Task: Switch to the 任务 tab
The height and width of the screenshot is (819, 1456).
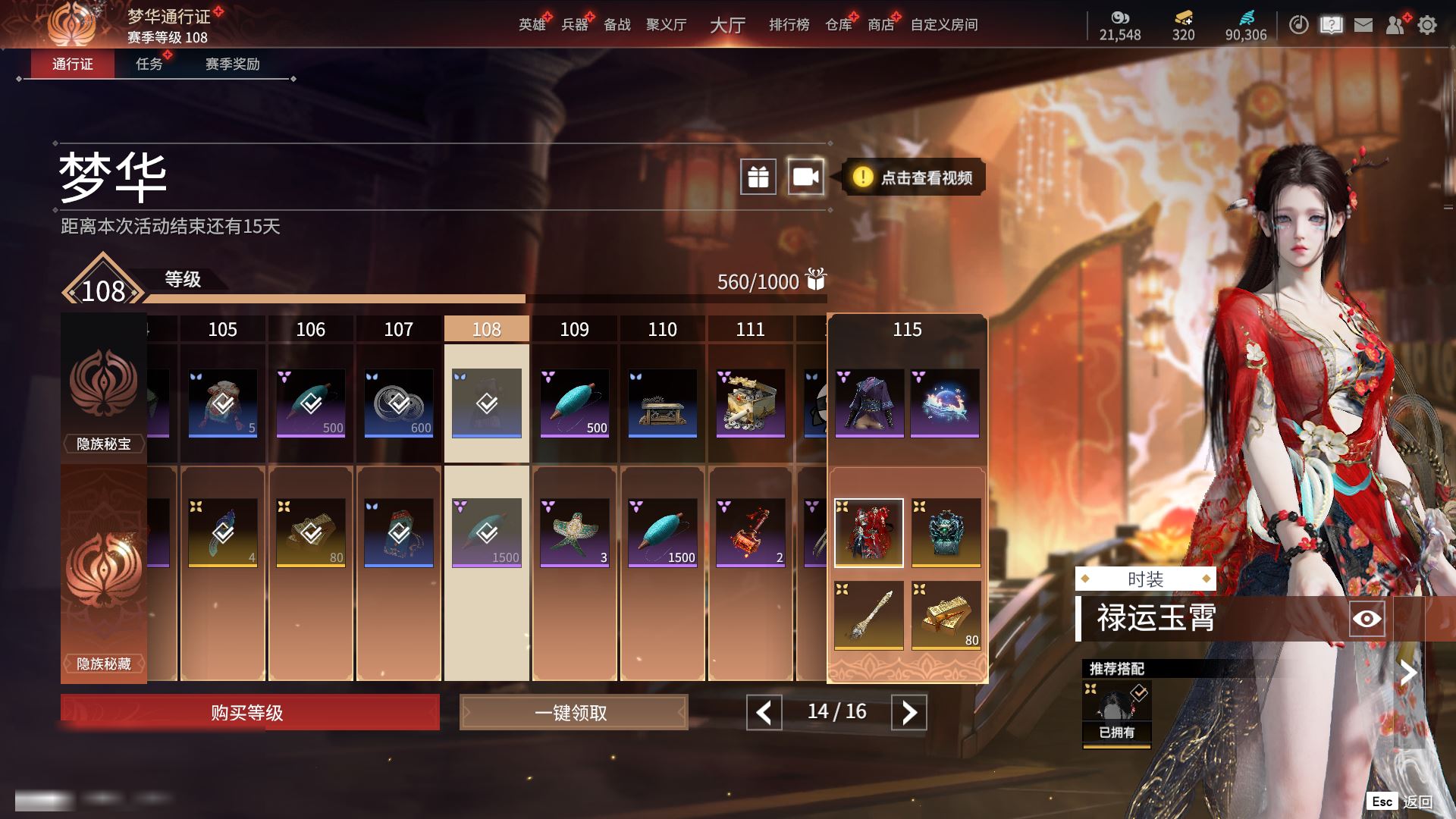Action: click(x=149, y=64)
